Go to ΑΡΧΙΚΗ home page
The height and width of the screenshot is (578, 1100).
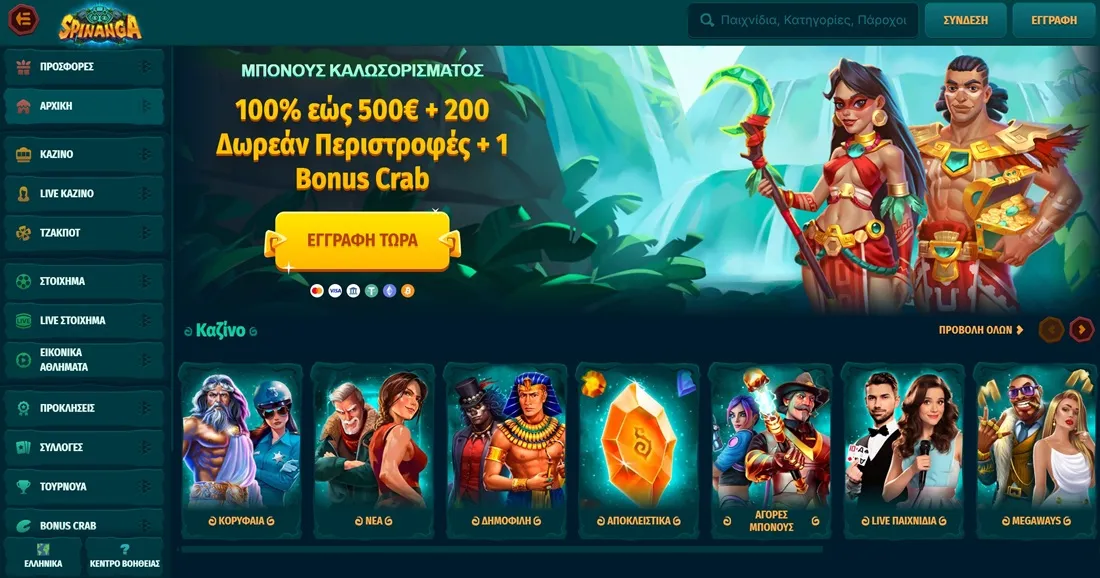click(84, 106)
